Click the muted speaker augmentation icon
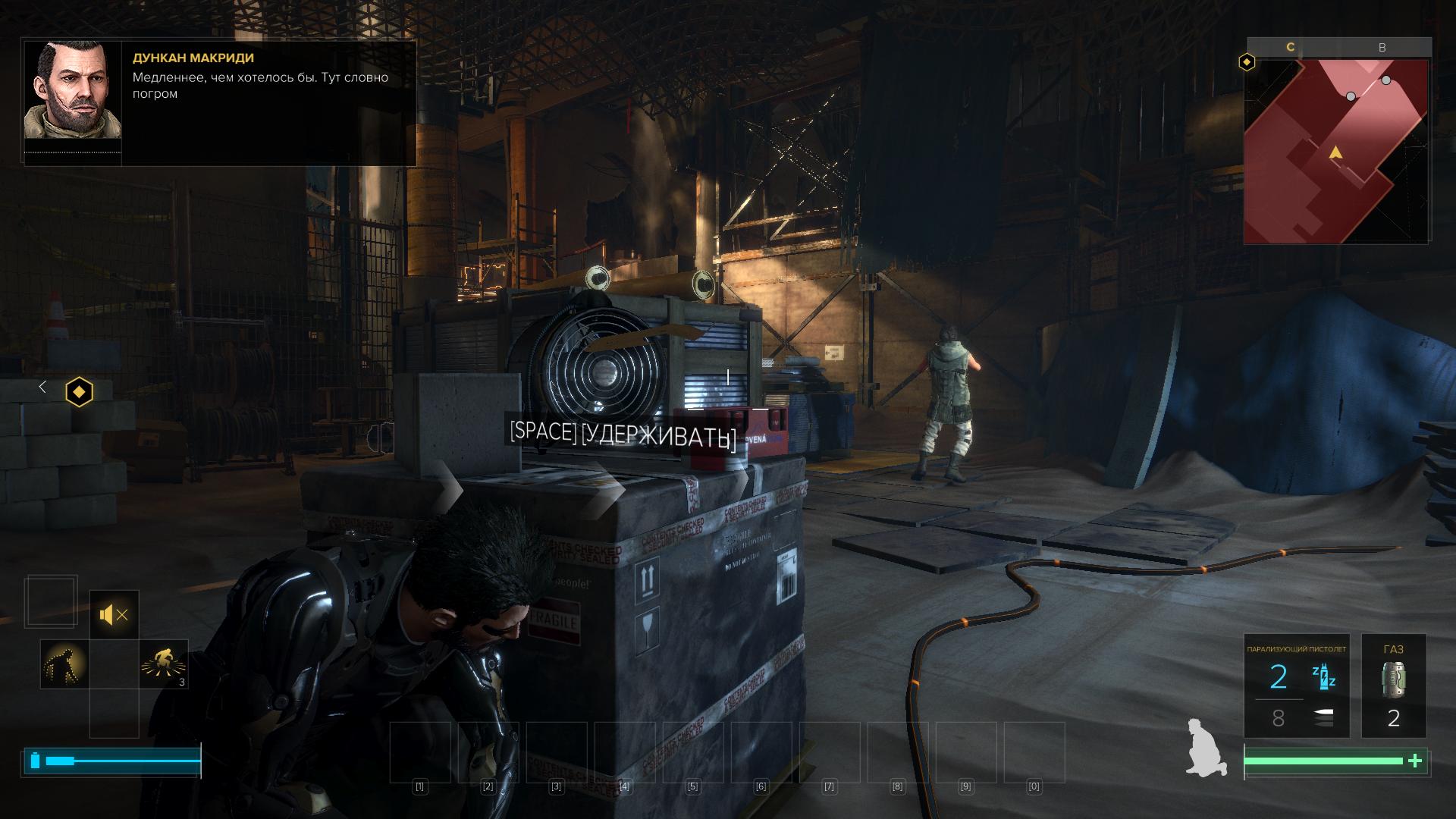 point(114,614)
